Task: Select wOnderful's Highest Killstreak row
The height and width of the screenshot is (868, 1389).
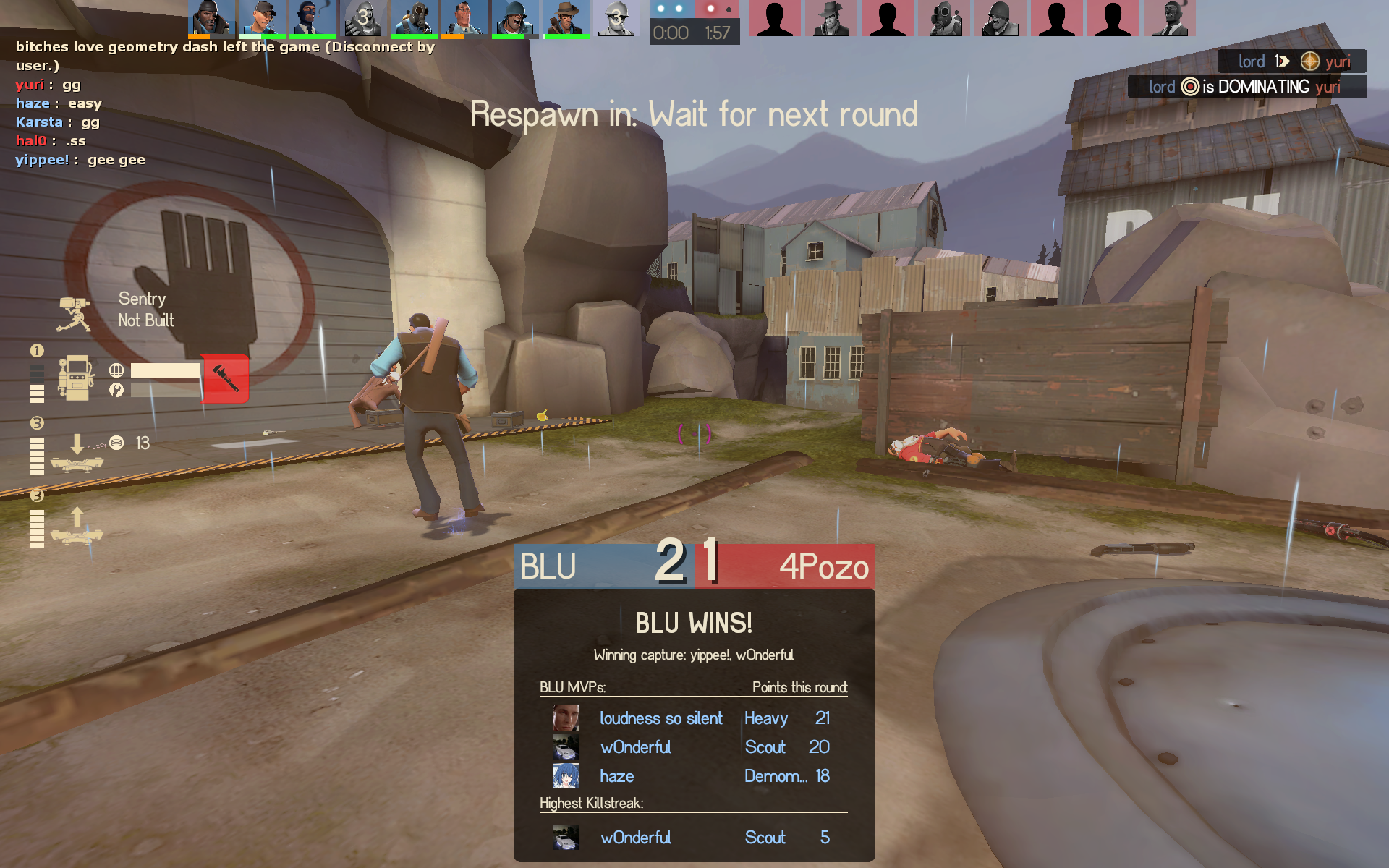Action: [x=693, y=838]
